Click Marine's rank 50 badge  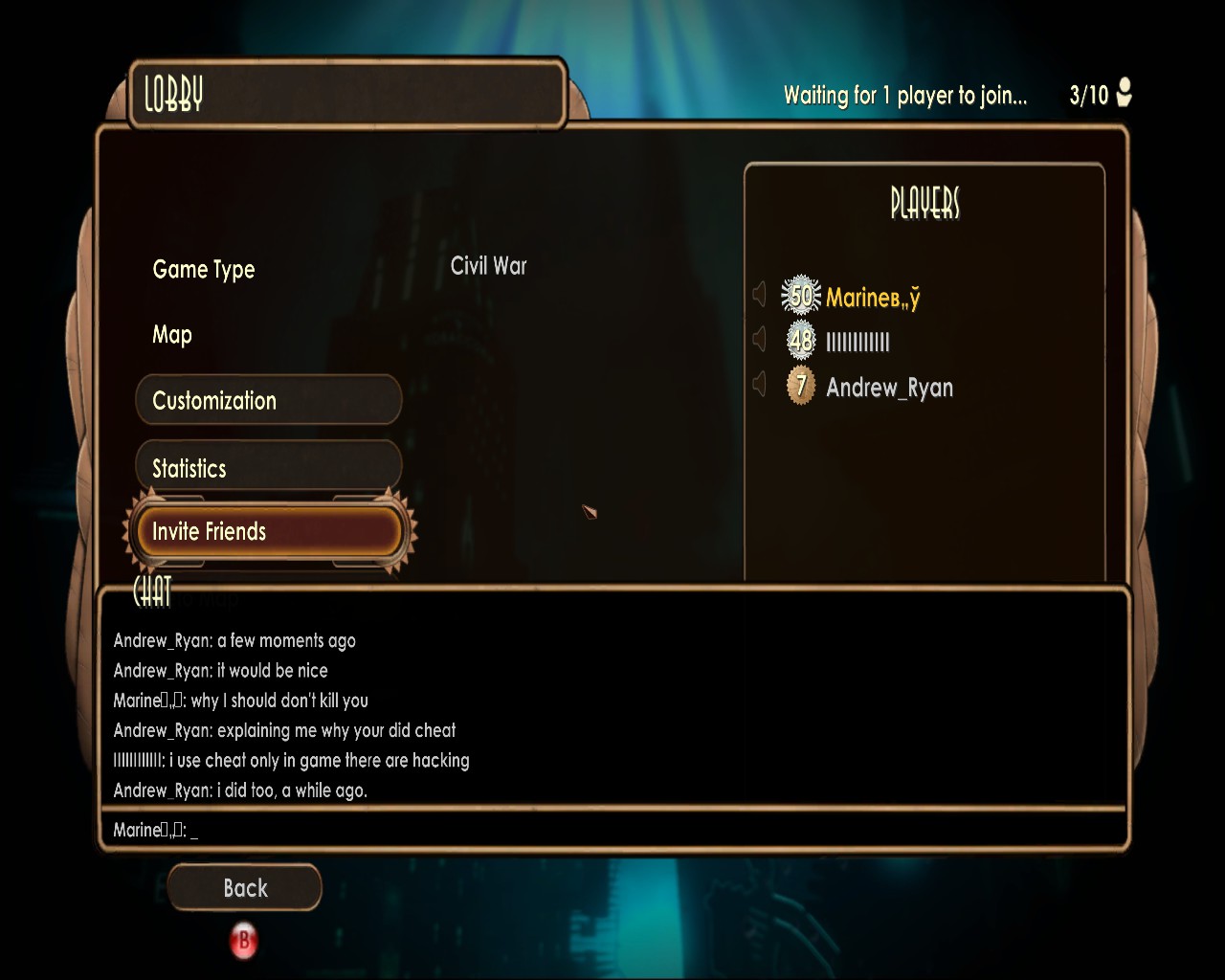802,293
